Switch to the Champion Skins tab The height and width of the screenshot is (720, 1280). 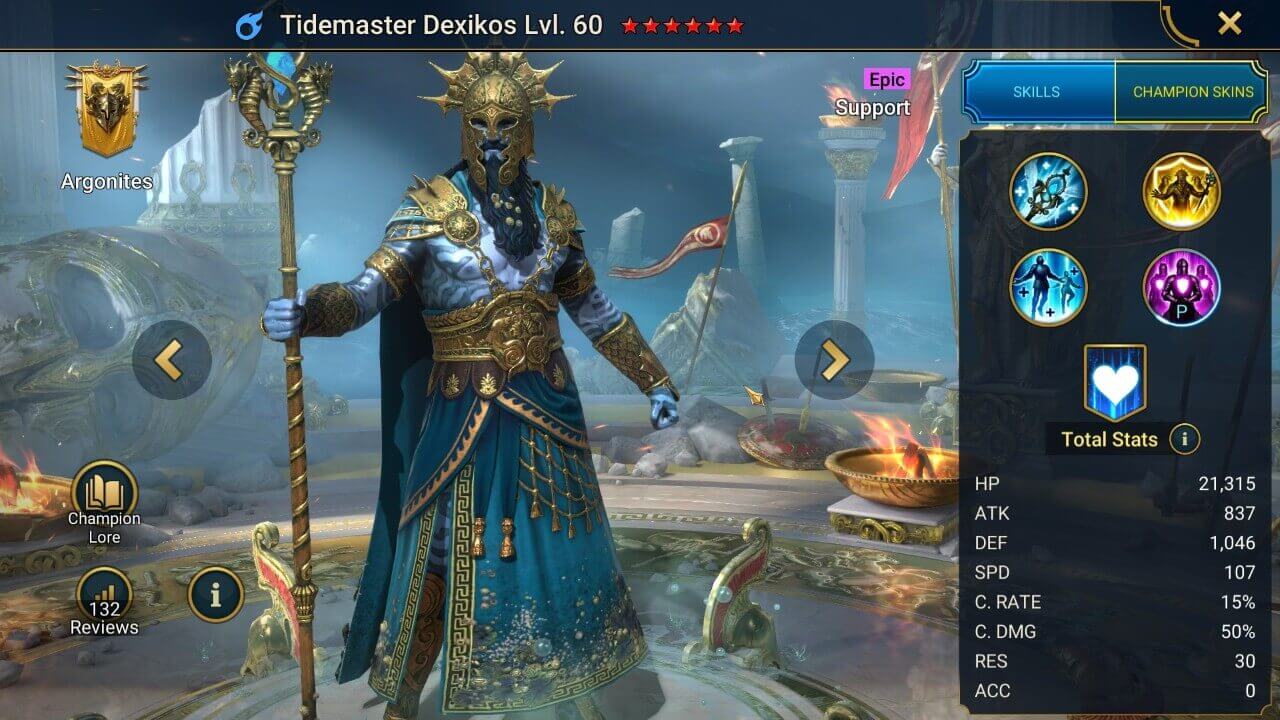tap(1193, 91)
